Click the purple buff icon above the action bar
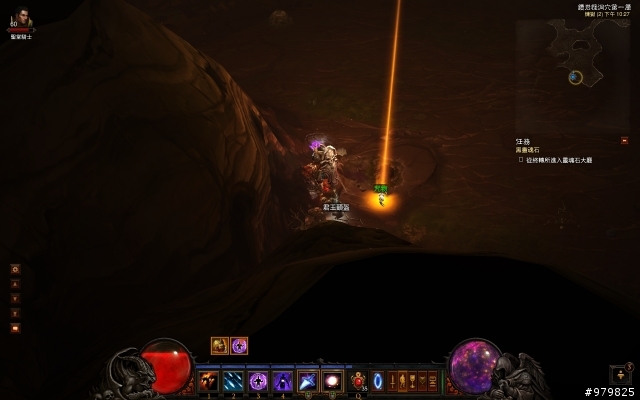Screen dimensions: 640x400 point(240,345)
